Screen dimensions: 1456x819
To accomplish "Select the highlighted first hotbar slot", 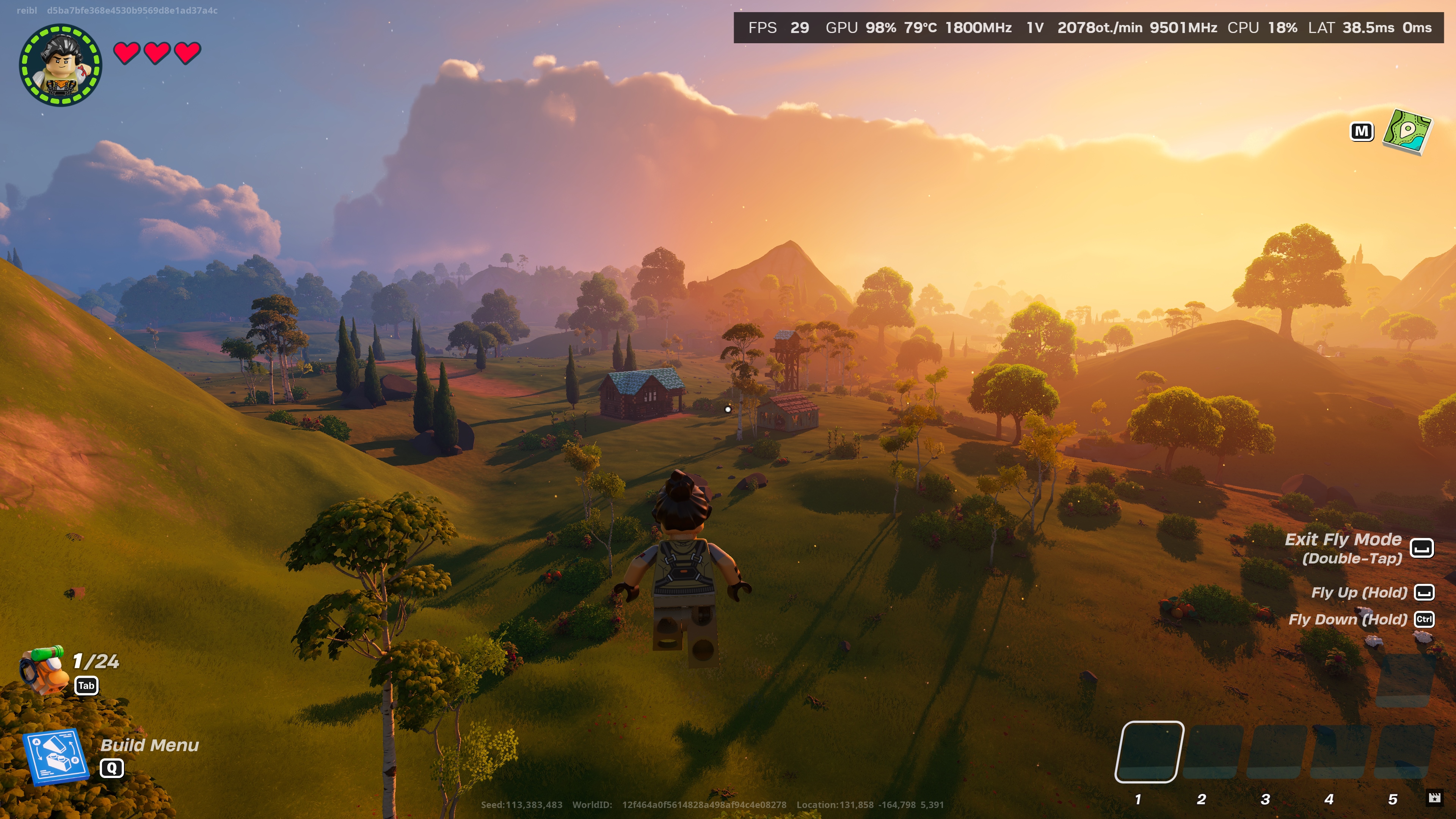I will point(1148,751).
